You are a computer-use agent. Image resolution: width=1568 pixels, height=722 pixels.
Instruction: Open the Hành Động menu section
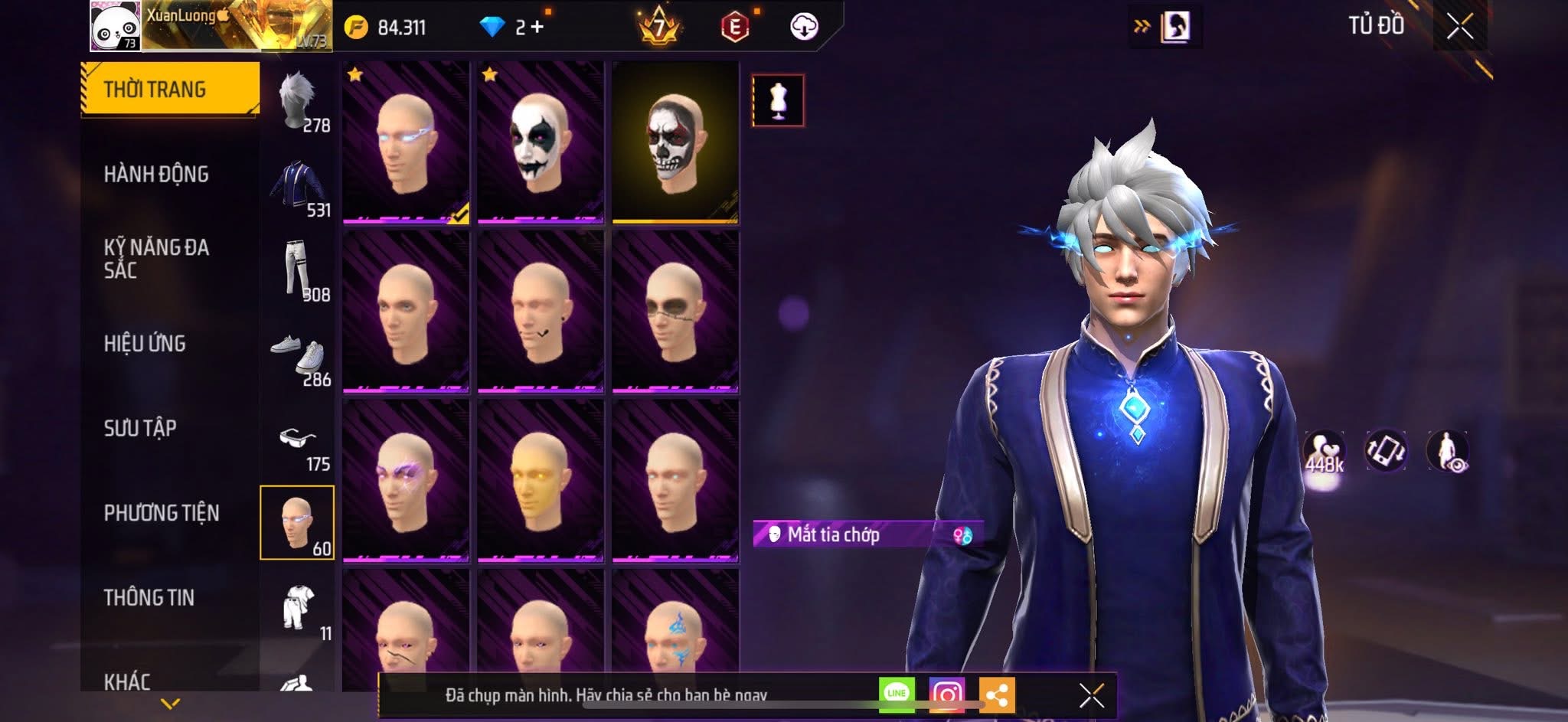156,175
